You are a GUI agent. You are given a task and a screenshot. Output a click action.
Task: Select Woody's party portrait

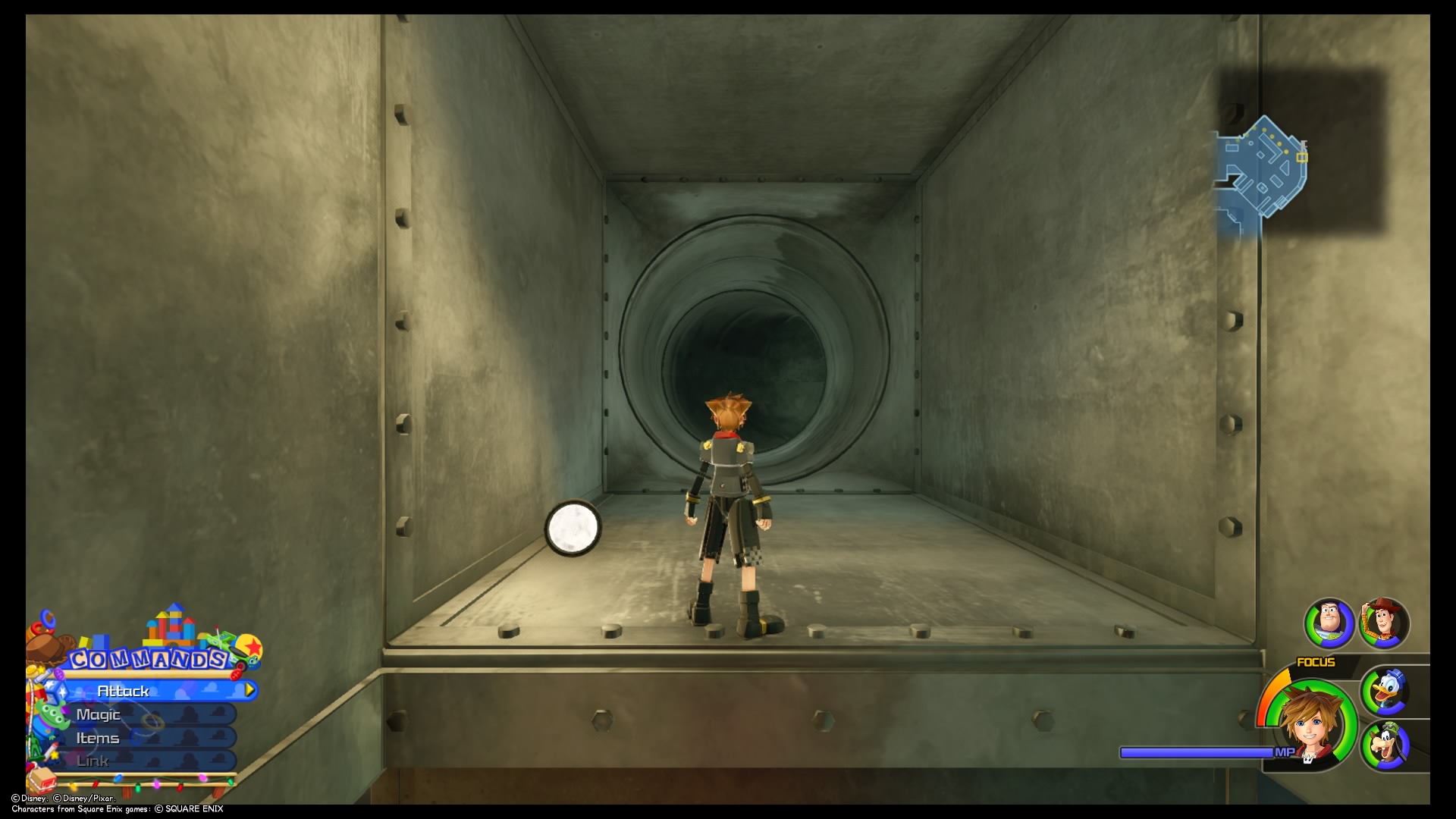click(x=1384, y=623)
